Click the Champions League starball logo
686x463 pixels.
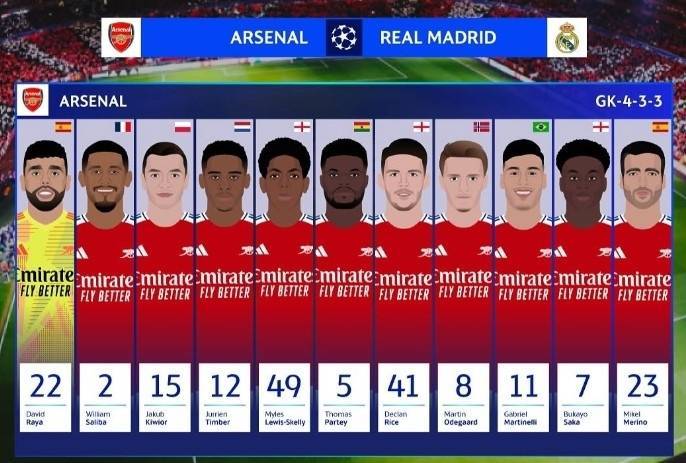click(x=344, y=38)
